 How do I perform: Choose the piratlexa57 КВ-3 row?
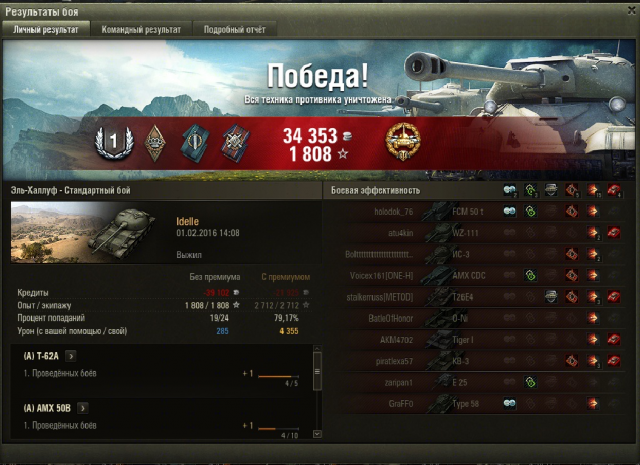tap(480, 361)
